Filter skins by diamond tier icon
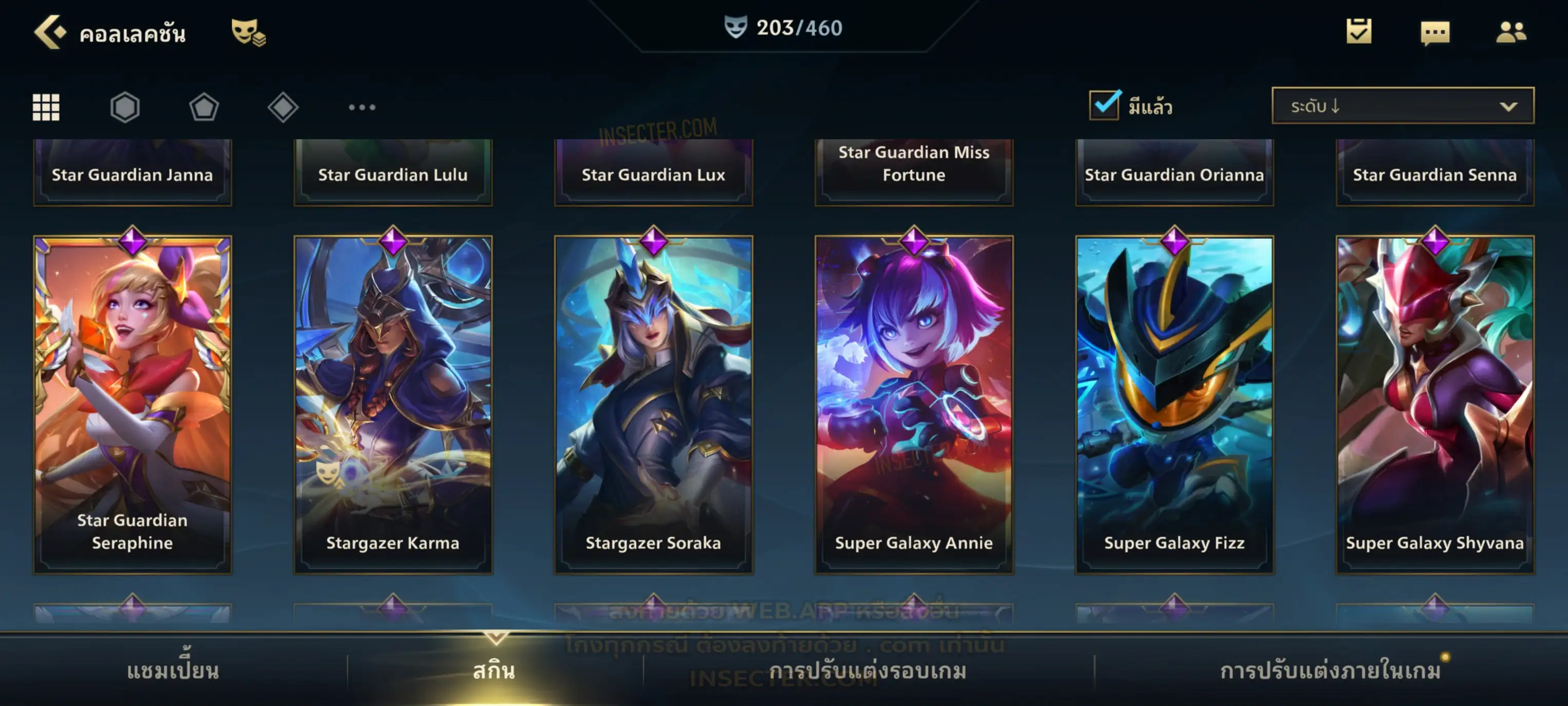The height and width of the screenshot is (706, 1568). 283,107
